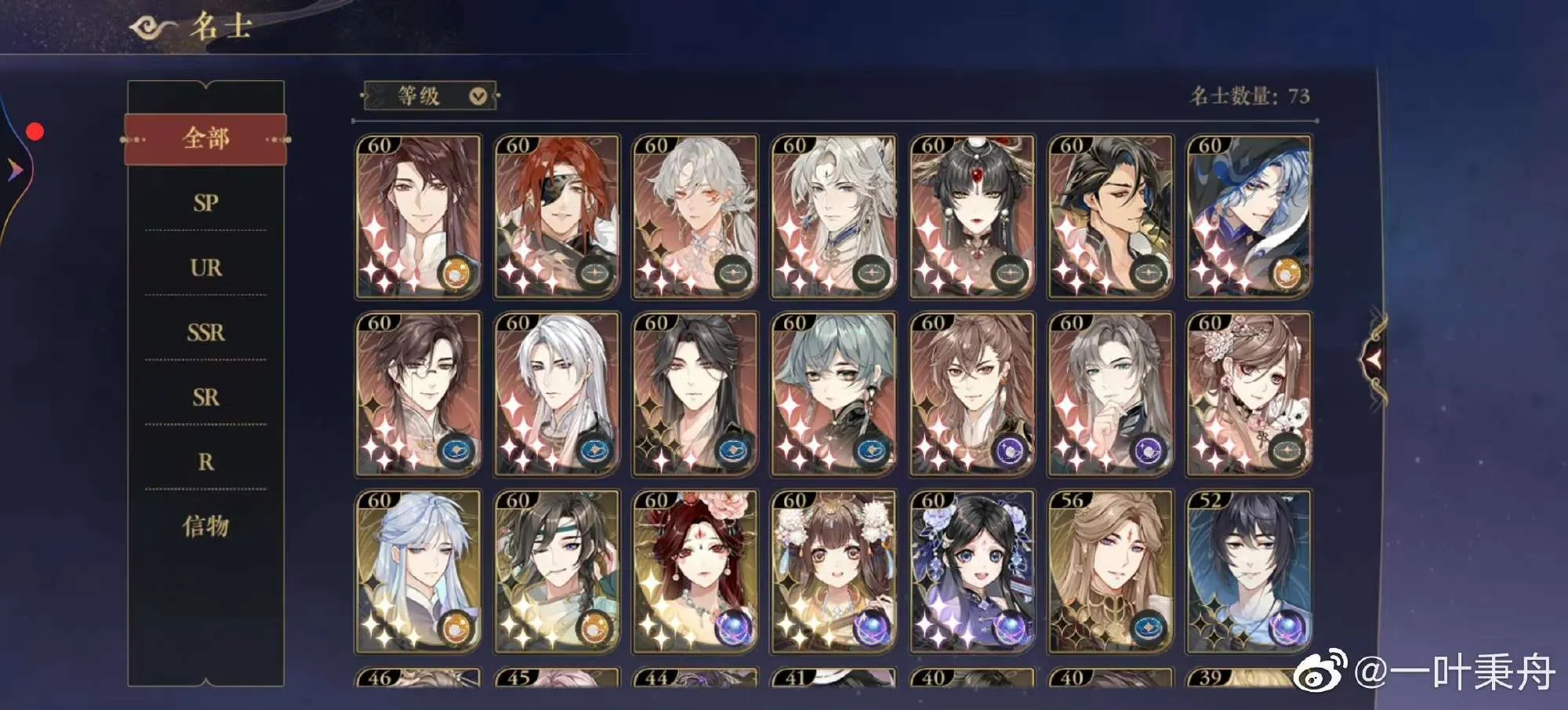Switch to the 信物 tab
The height and width of the screenshot is (710, 1568).
pyautogui.click(x=205, y=526)
